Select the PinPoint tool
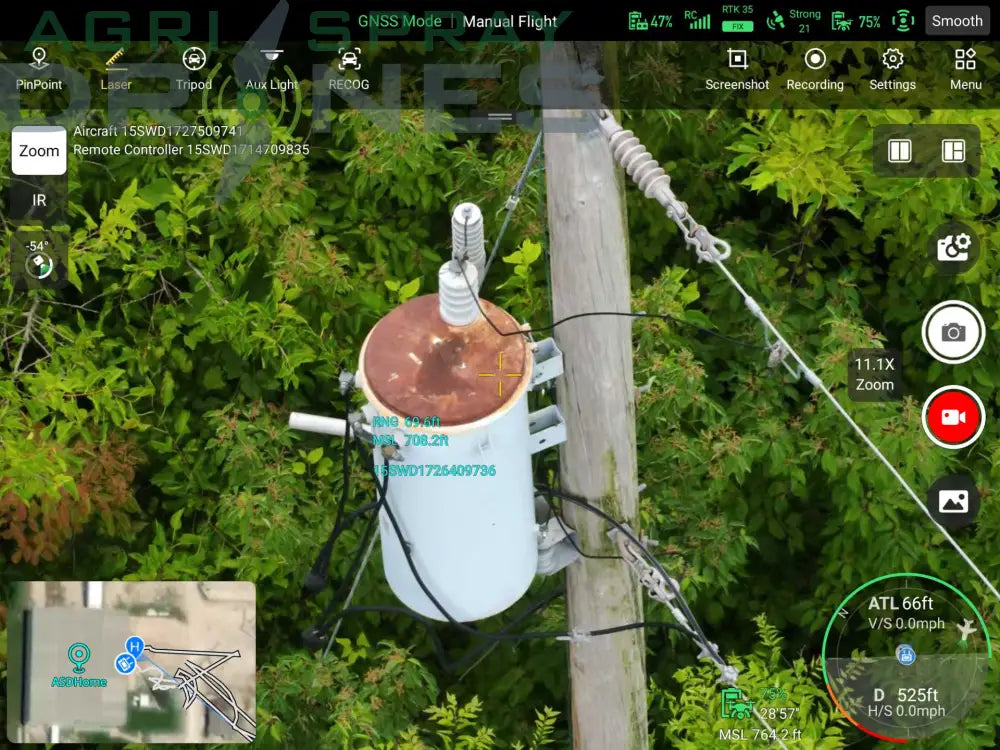Screen dimensions: 1000x750 pos(39,68)
